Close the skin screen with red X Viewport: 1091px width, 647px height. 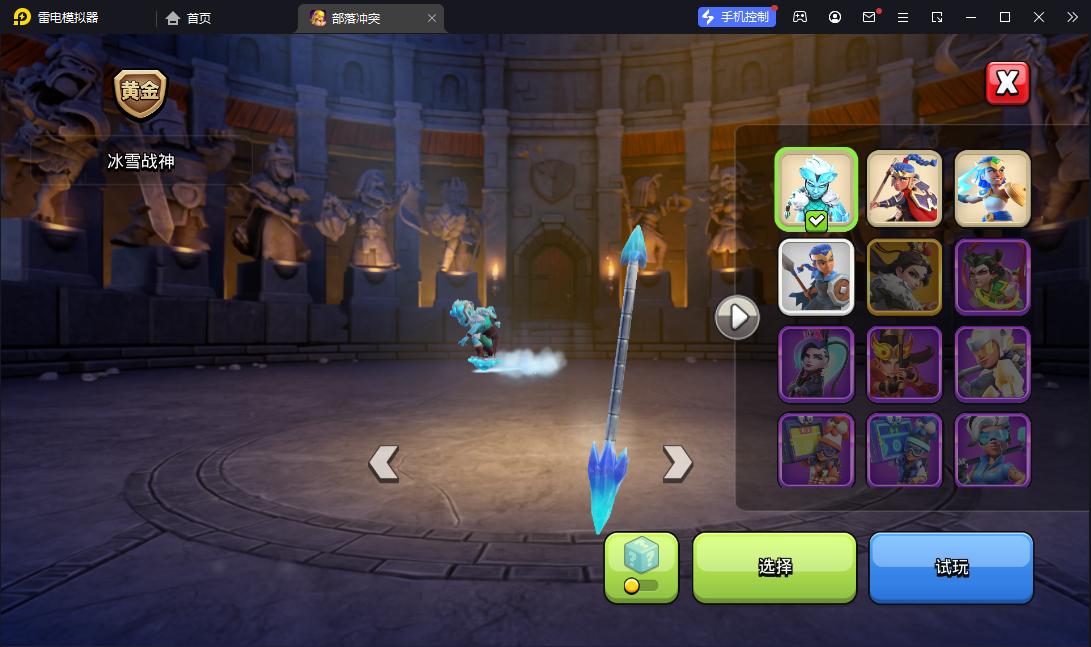[1007, 84]
